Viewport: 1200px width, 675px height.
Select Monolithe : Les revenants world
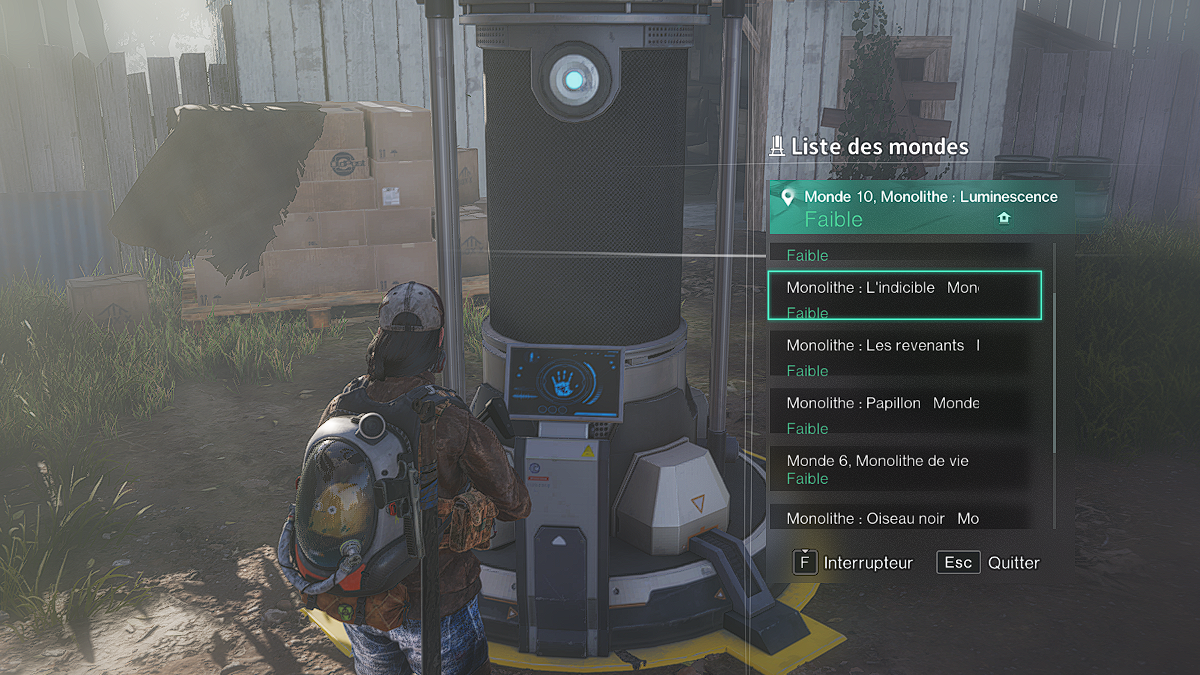pyautogui.click(x=904, y=354)
